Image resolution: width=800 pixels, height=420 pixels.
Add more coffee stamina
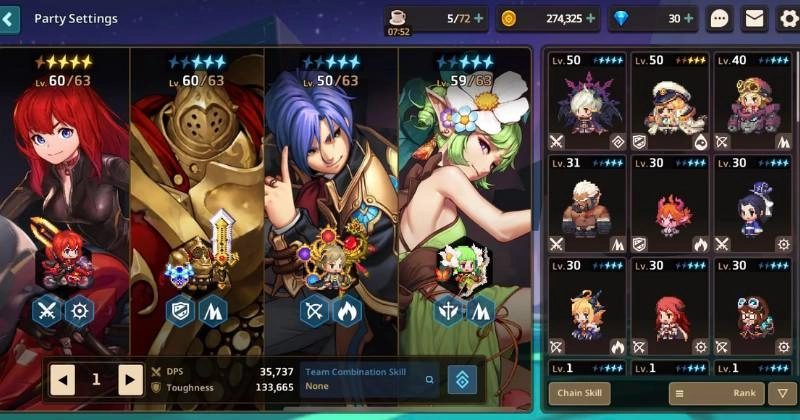[x=478, y=18]
